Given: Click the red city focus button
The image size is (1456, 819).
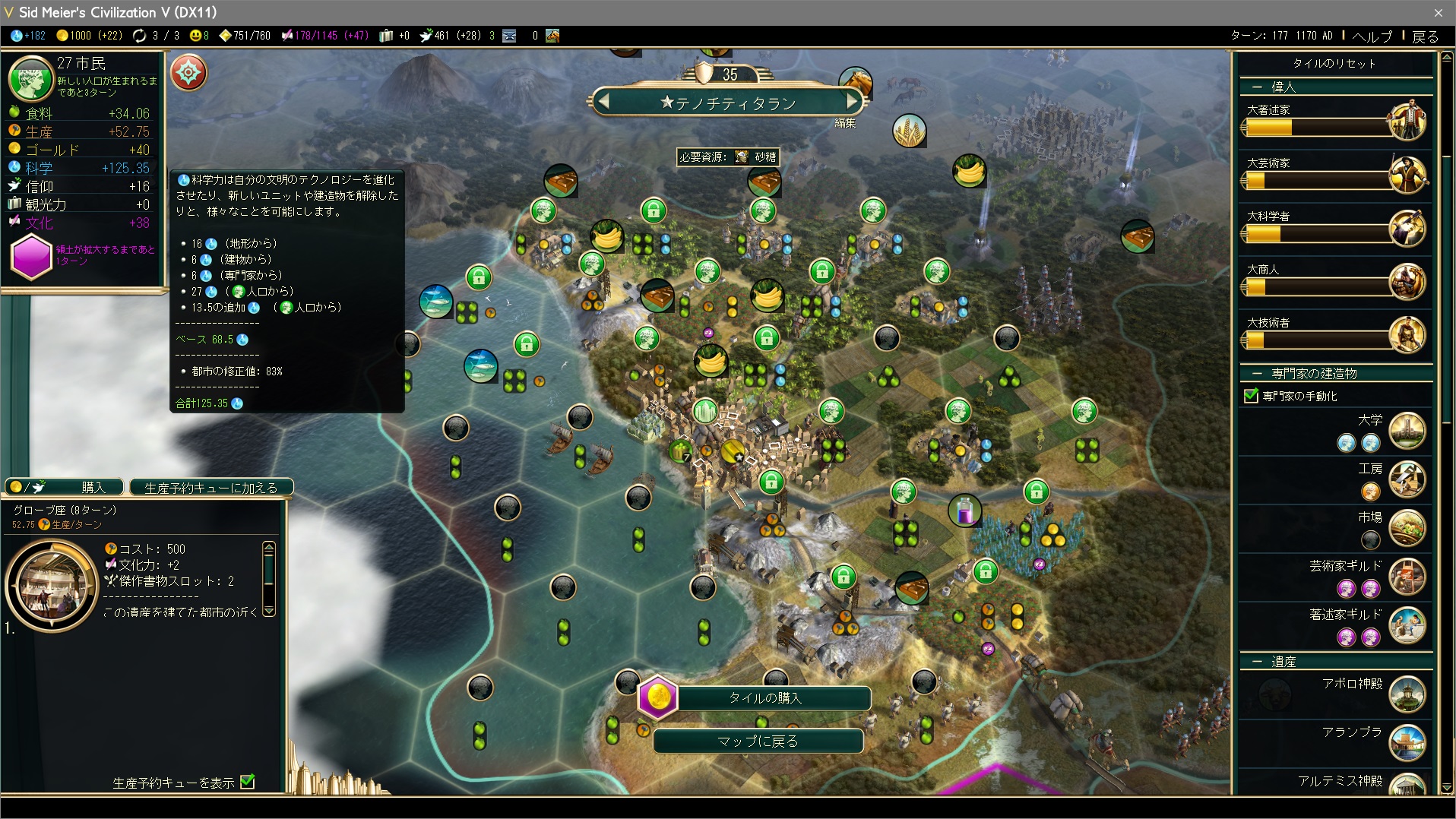Looking at the screenshot, I should click(x=188, y=74).
